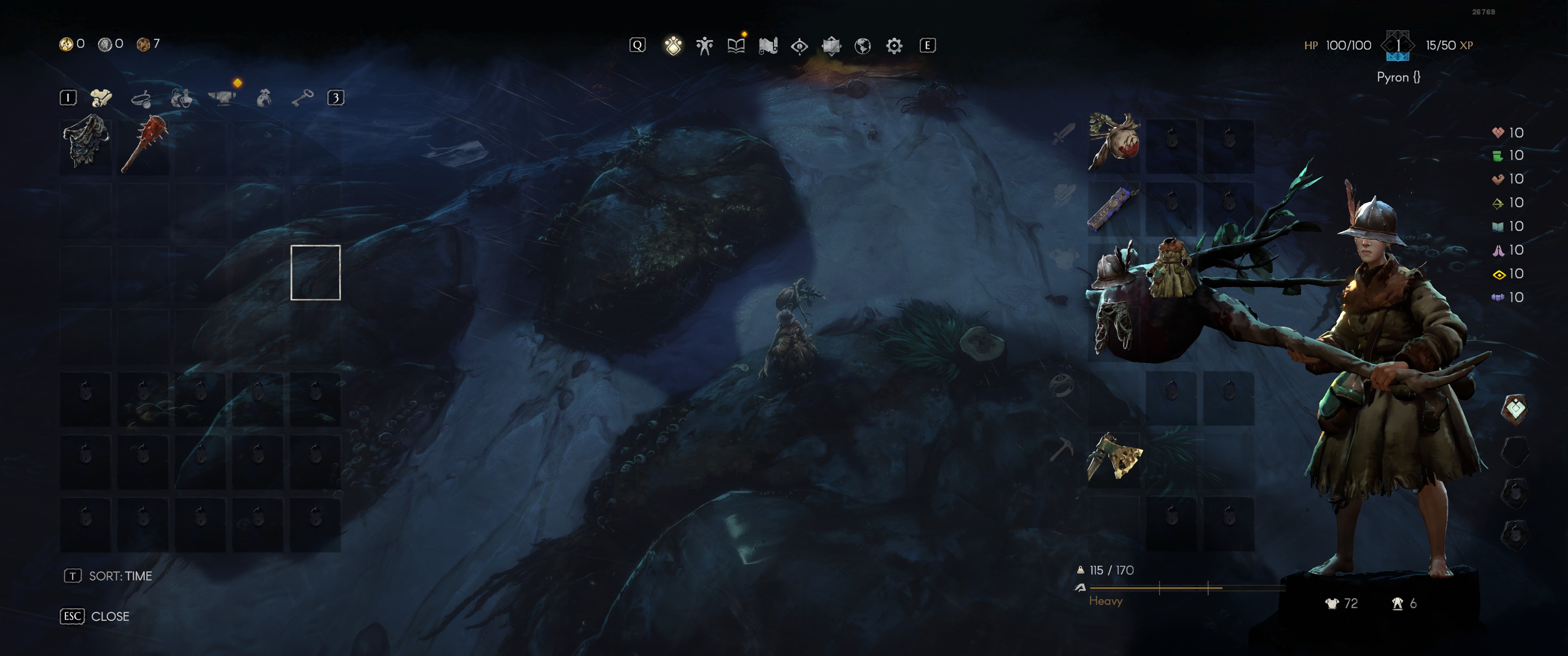Open the character stats screen icon
Viewport: 1568px width, 656px height.
(704, 46)
